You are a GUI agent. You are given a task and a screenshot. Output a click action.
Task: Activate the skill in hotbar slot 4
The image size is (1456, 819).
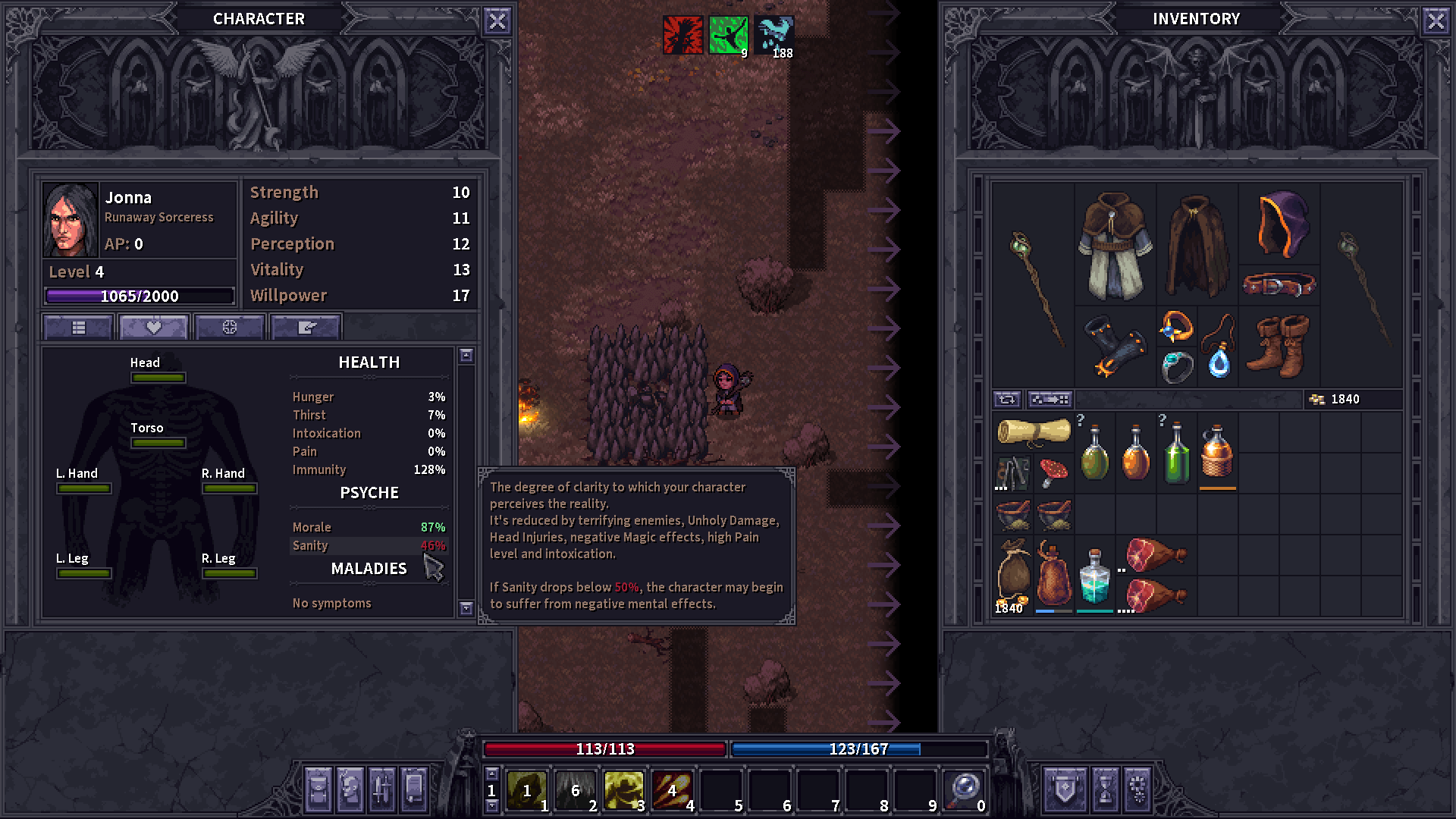(672, 790)
